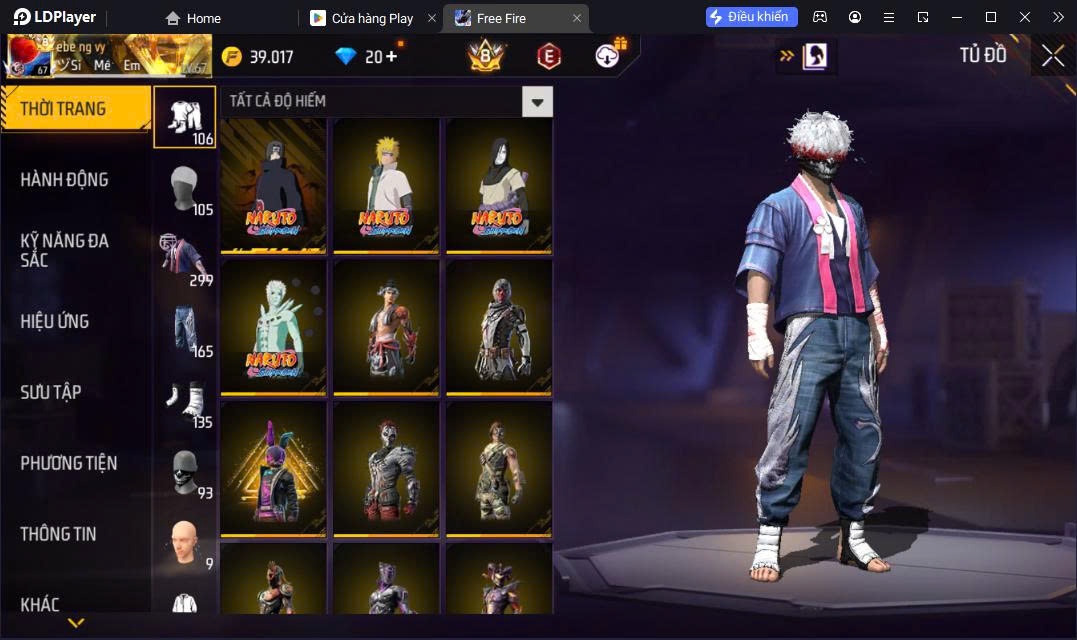Open the HIỆU ỨNG tab

pos(55,321)
